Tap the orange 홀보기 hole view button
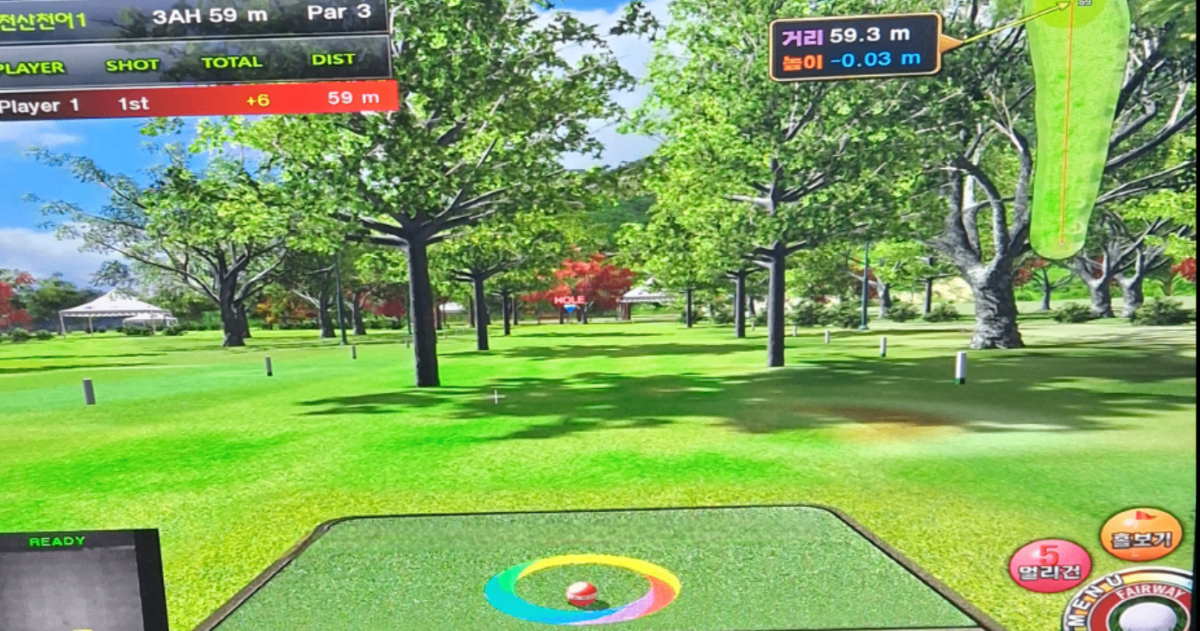 point(1140,534)
